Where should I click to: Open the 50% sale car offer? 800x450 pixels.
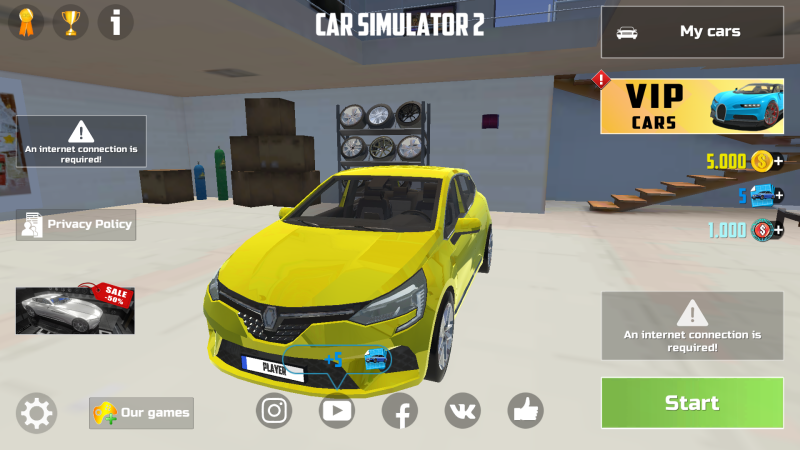[74, 309]
